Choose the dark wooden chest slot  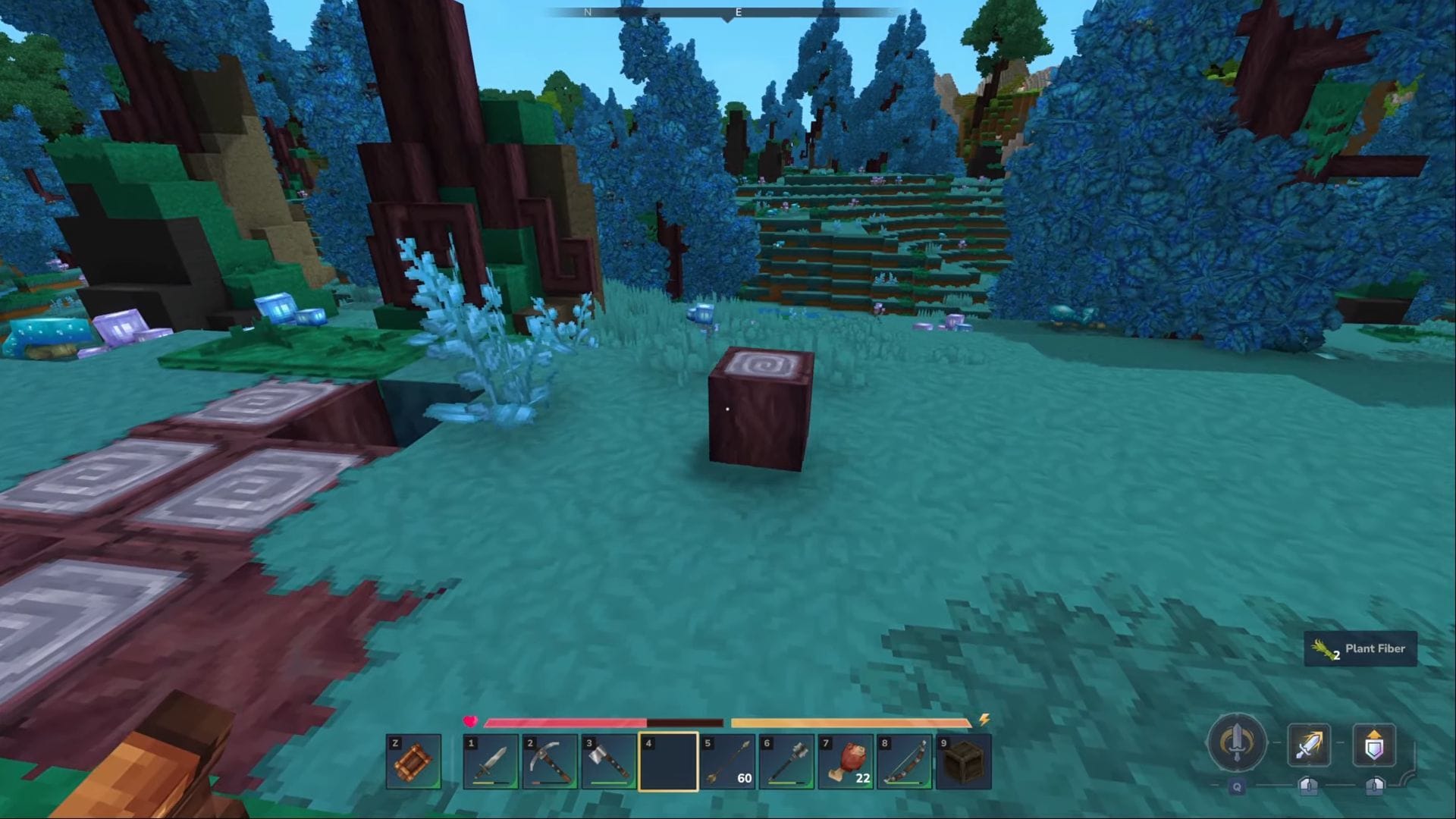(964, 762)
